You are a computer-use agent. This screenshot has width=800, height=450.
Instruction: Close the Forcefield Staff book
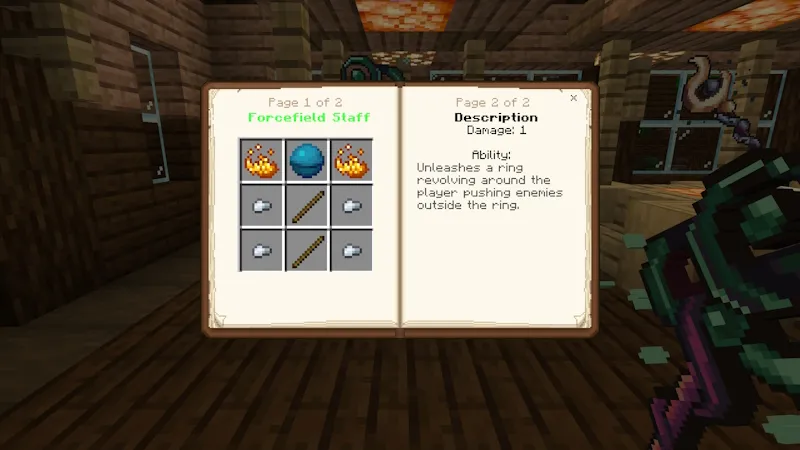click(573, 98)
